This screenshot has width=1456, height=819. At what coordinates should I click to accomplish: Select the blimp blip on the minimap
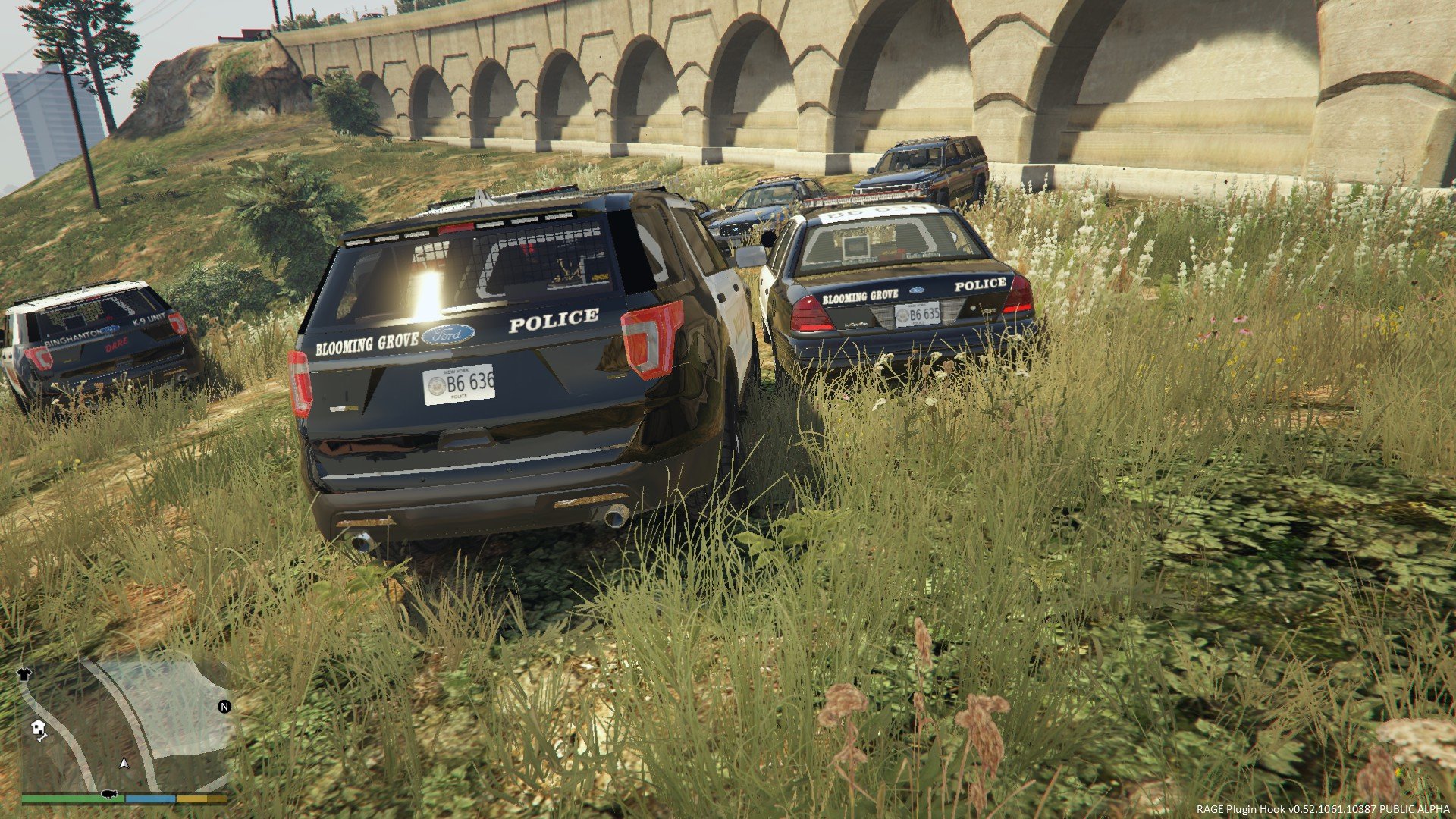coord(108,793)
